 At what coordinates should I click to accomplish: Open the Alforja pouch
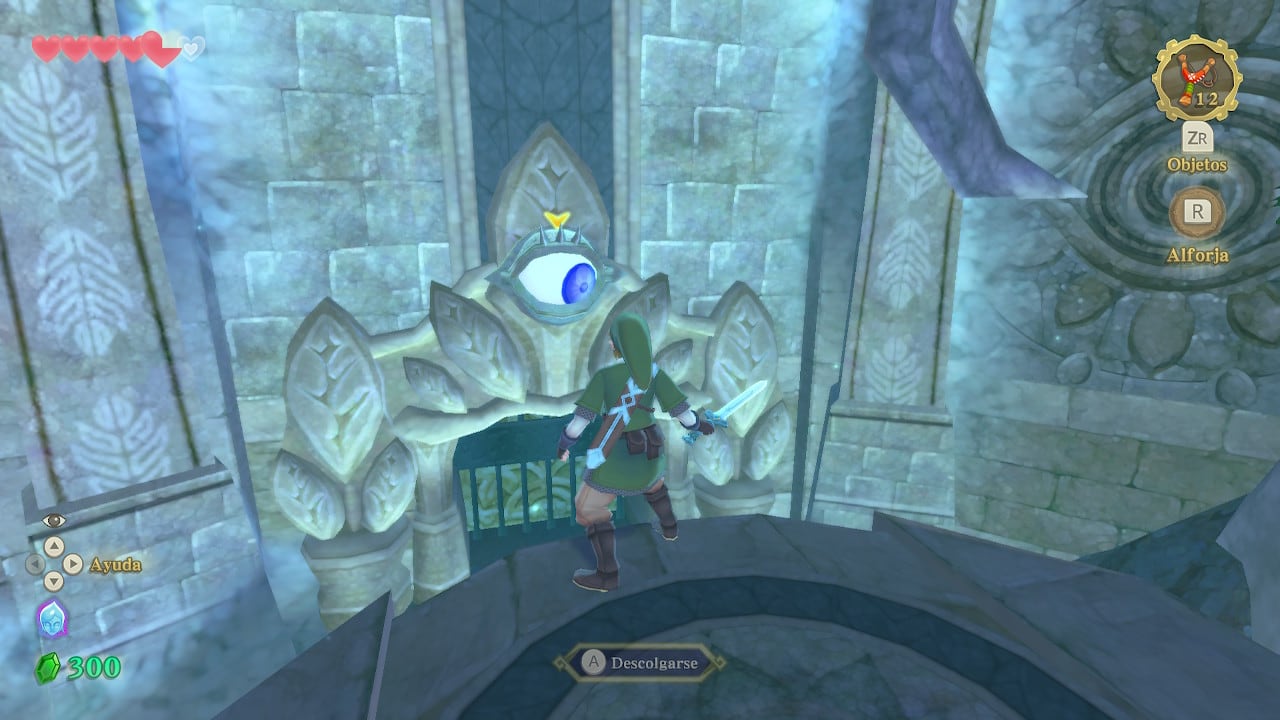tap(1196, 212)
